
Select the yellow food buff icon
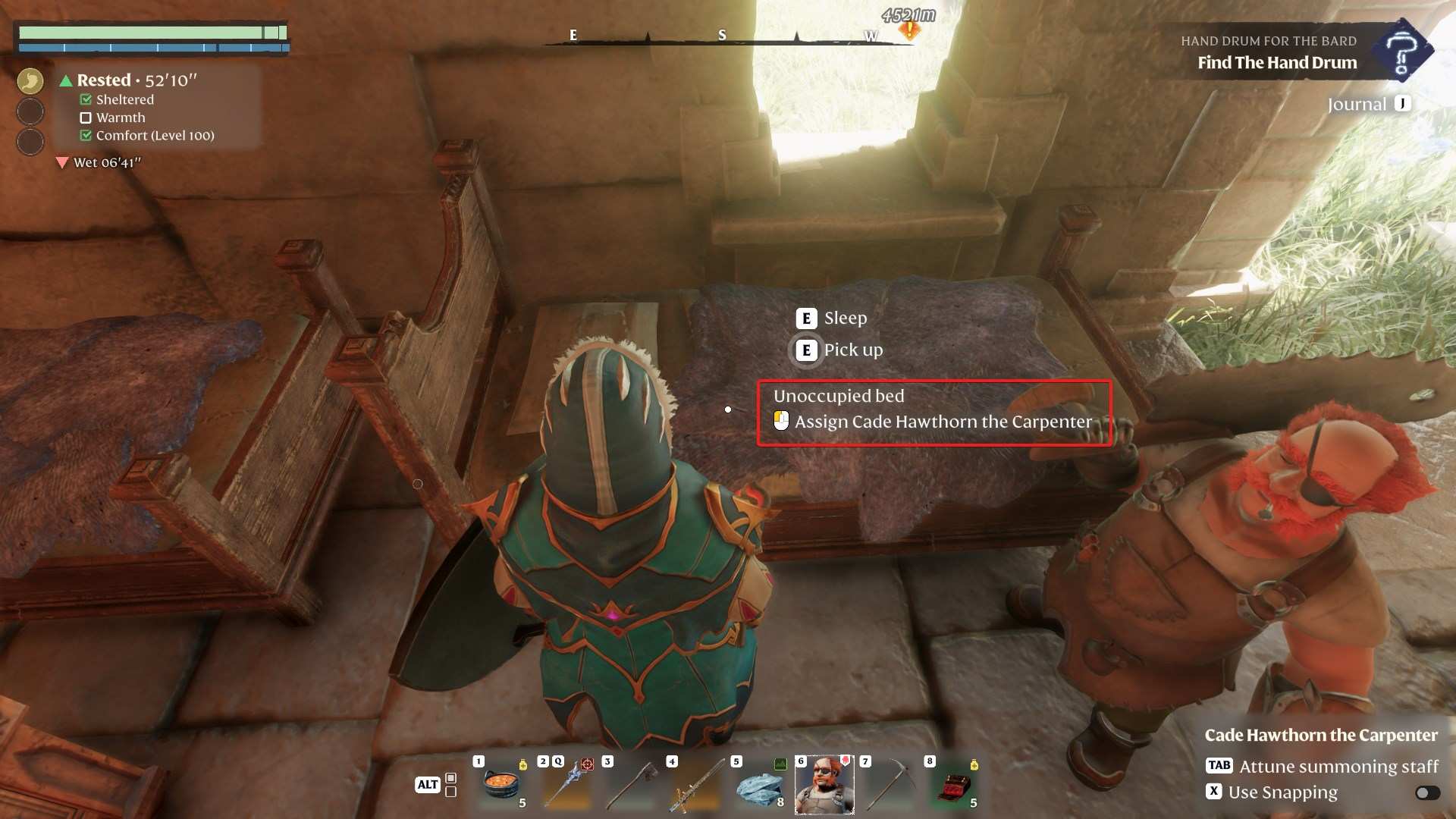pos(30,80)
